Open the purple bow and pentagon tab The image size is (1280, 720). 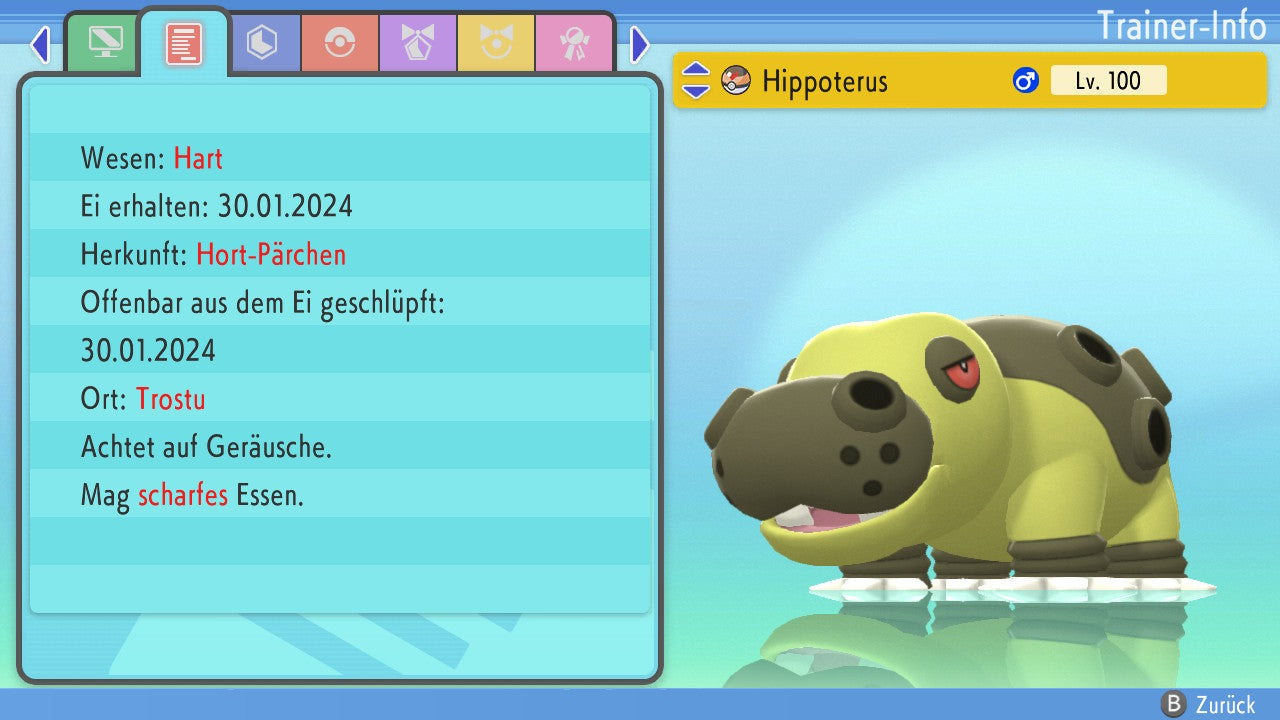[x=418, y=43]
